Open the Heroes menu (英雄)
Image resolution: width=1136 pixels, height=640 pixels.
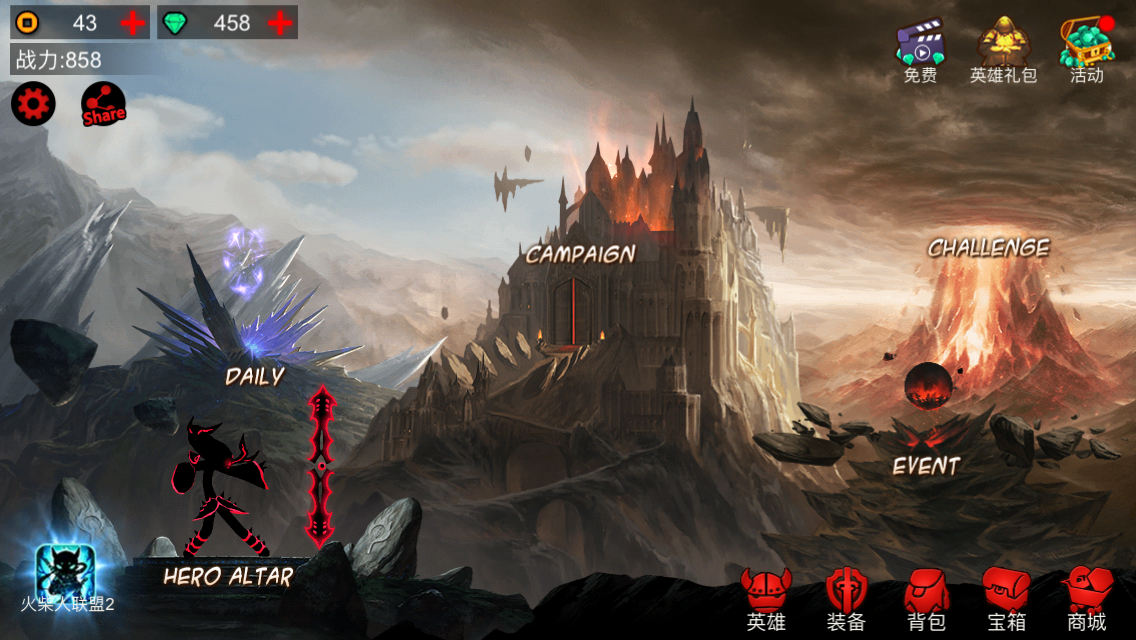coord(766,600)
